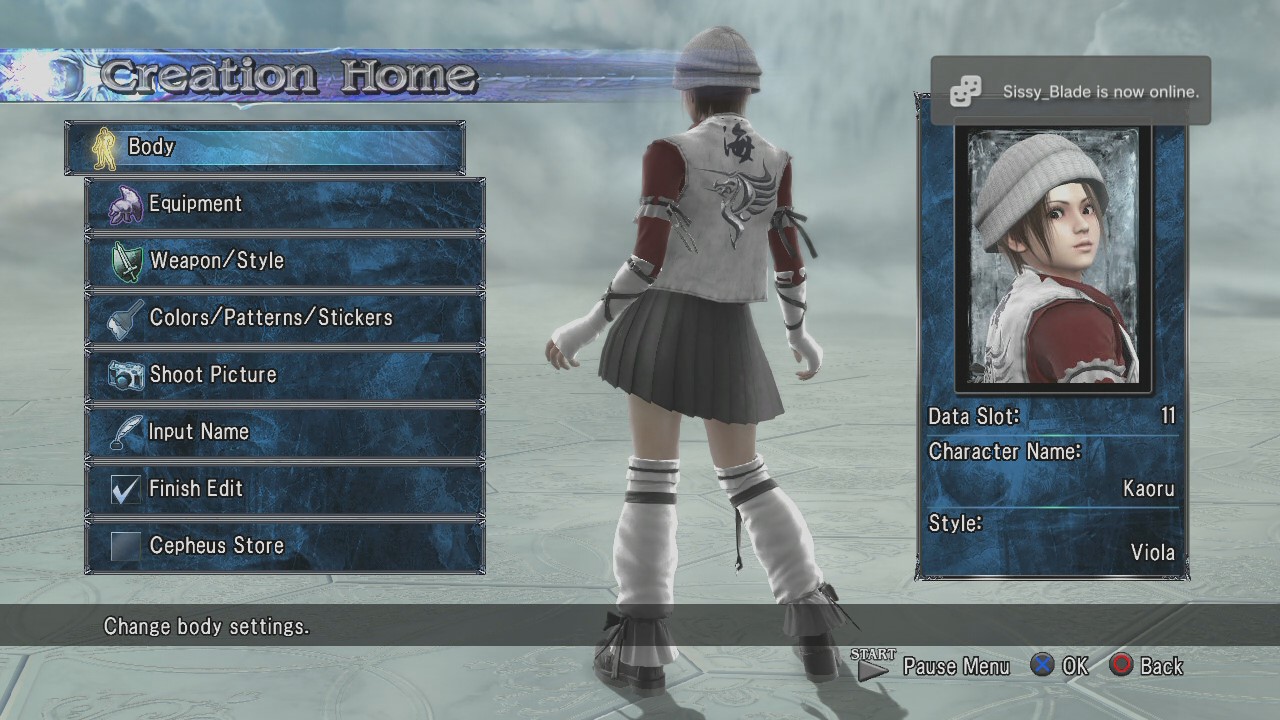Click the Sissy_Blade online notification
This screenshot has height=720, width=1280.
coord(1070,92)
